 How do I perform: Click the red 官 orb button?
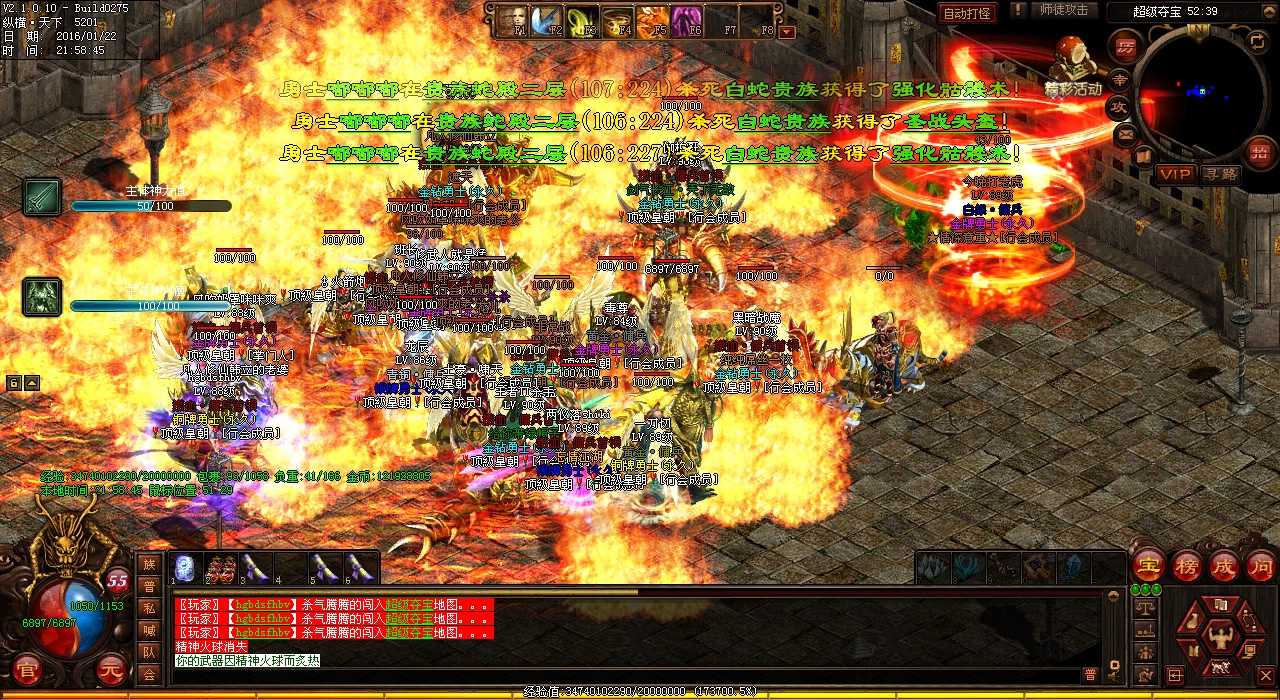(27, 668)
